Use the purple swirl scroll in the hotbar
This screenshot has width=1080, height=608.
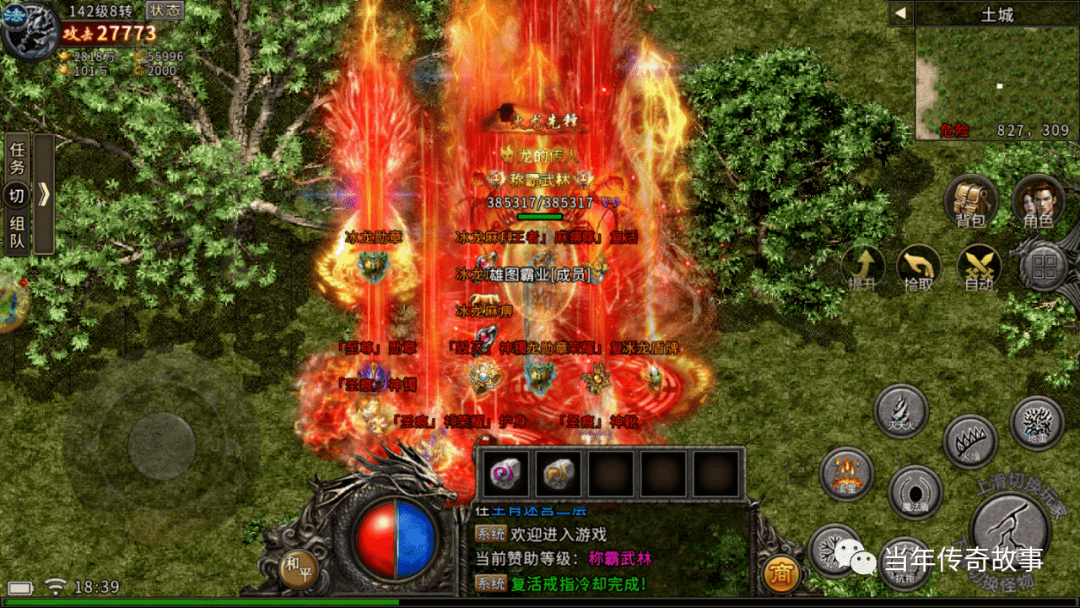[504, 473]
